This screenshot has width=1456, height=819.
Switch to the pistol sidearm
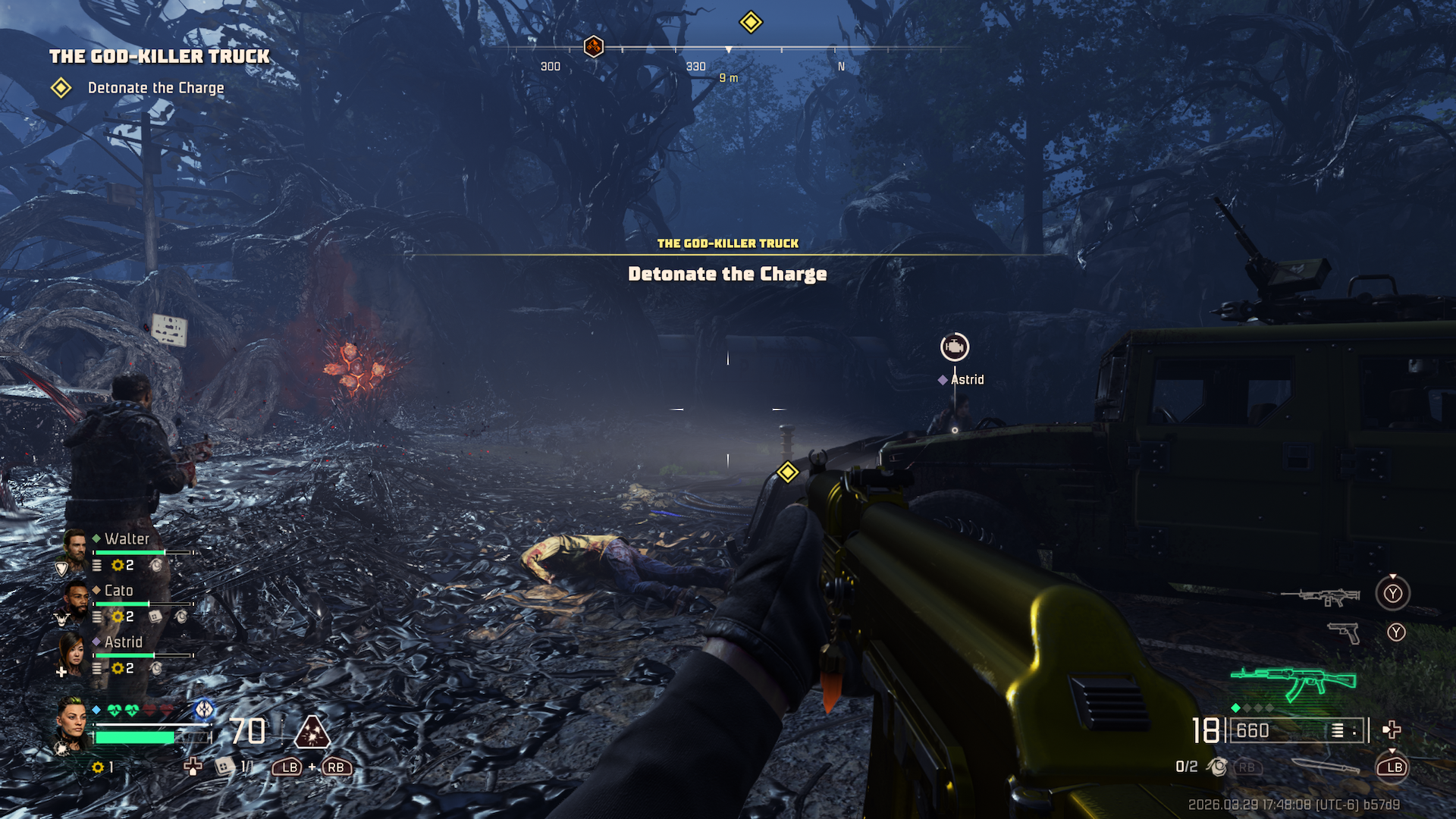click(1345, 632)
